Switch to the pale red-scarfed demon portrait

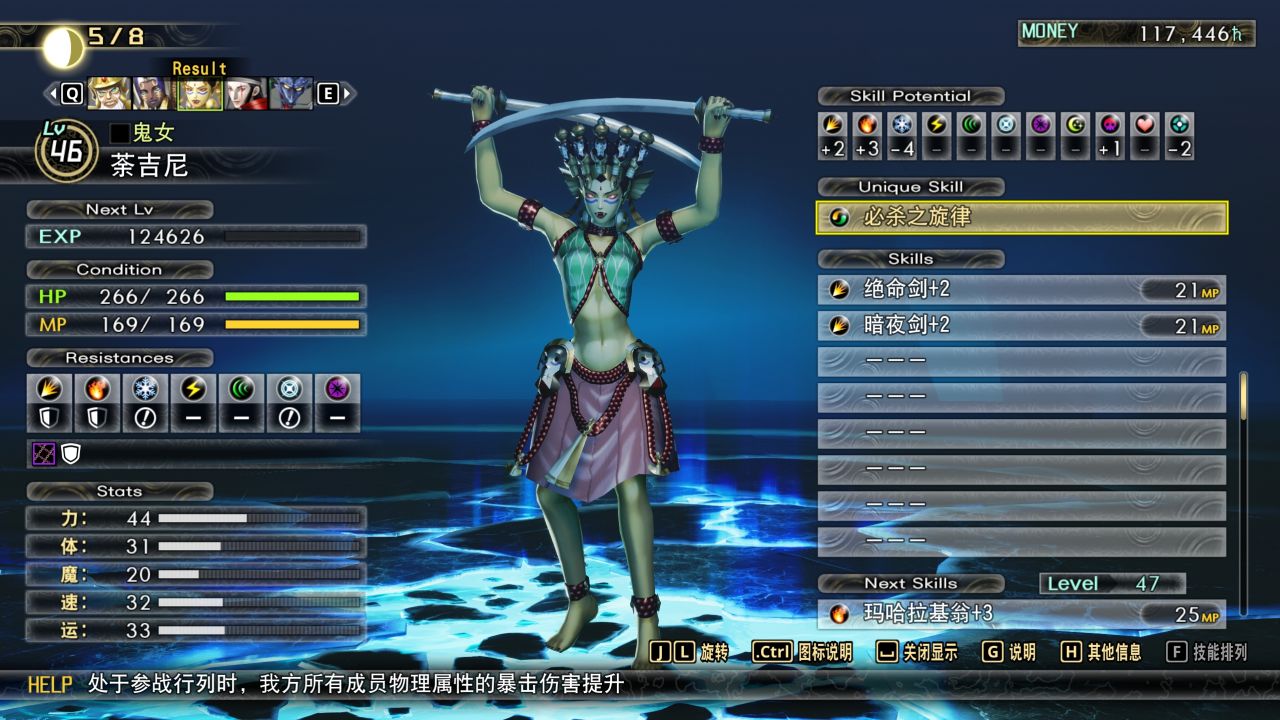pyautogui.click(x=245, y=94)
